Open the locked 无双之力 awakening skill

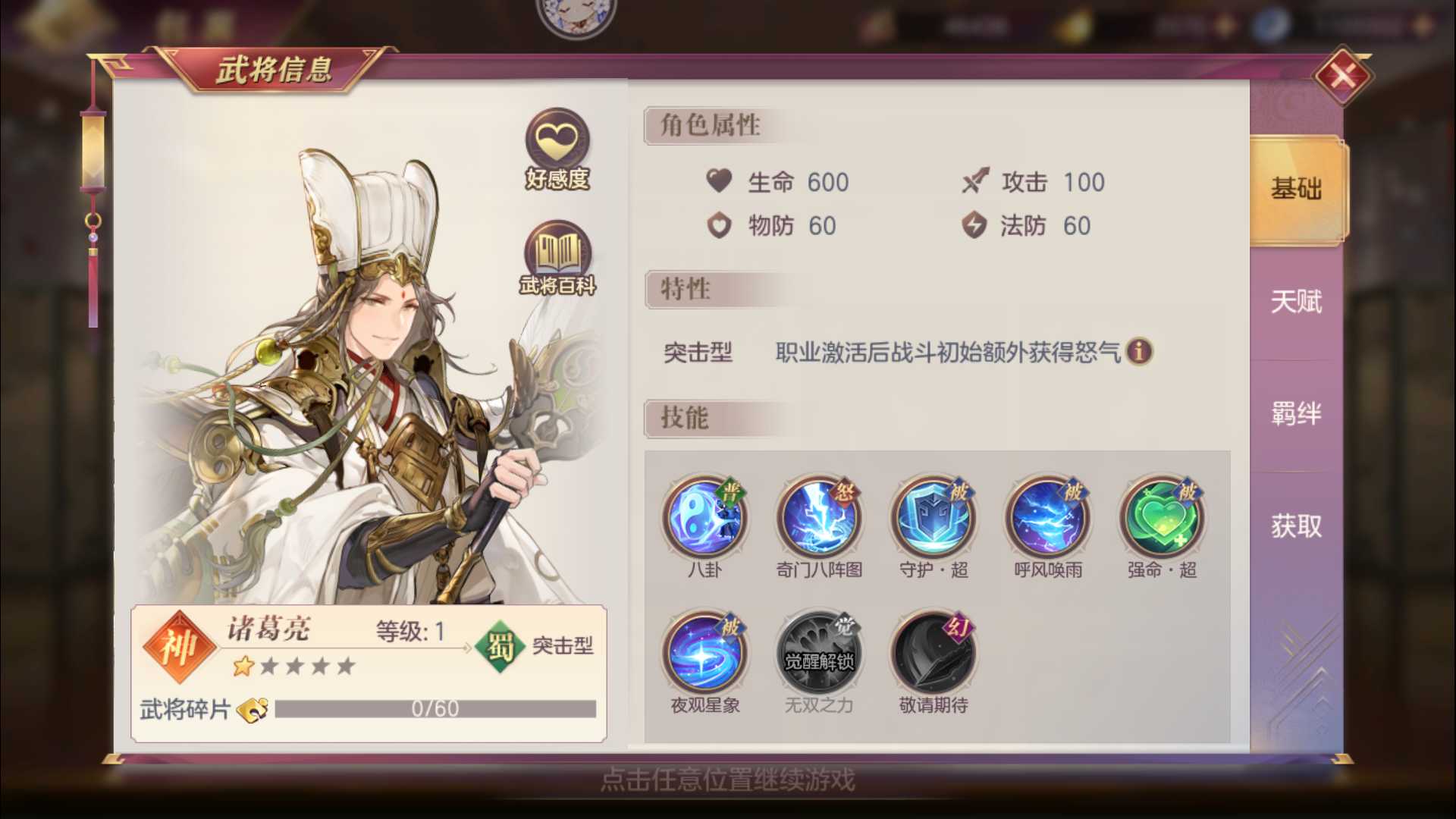(819, 651)
